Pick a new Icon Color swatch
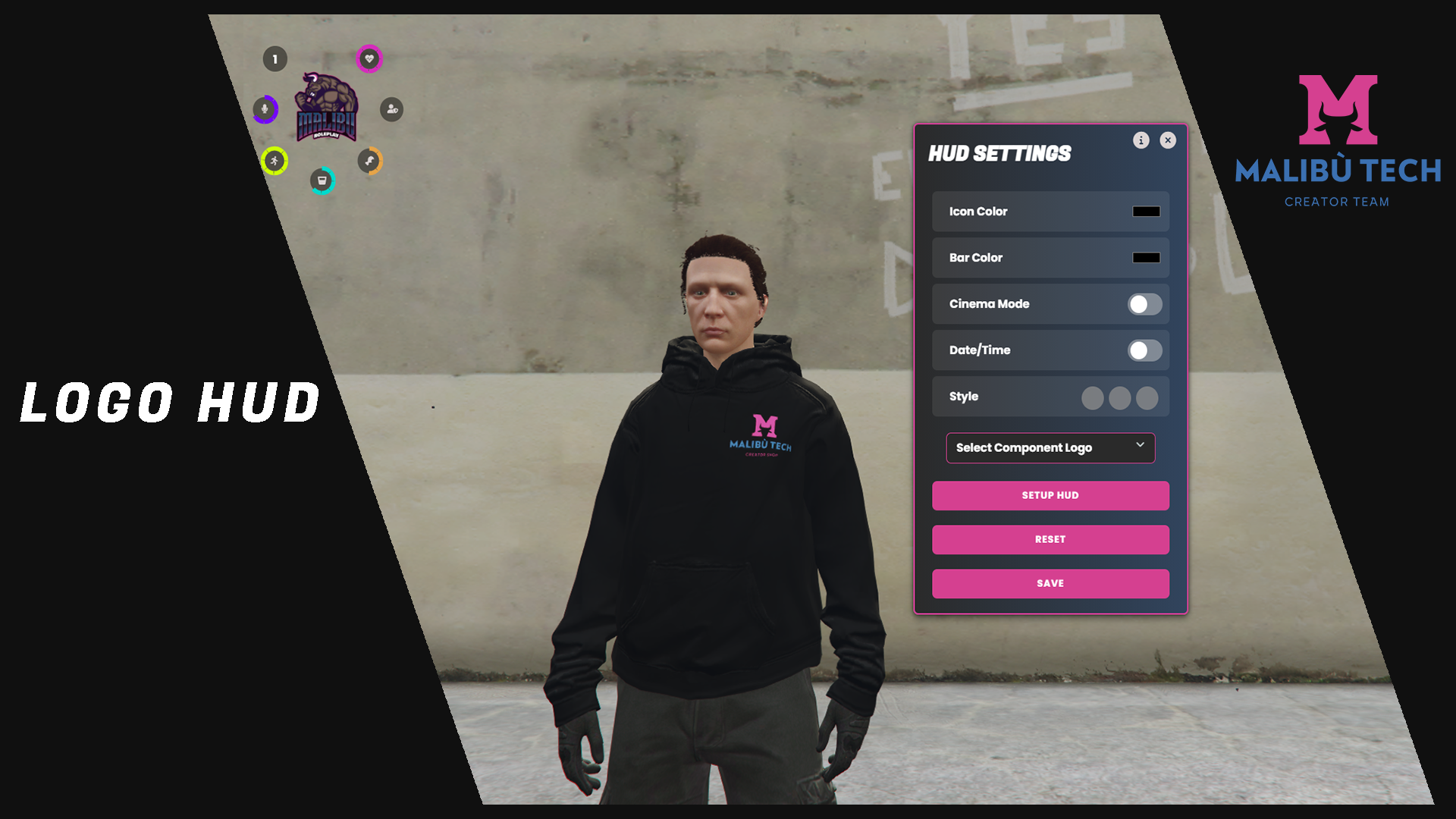 pos(1146,212)
